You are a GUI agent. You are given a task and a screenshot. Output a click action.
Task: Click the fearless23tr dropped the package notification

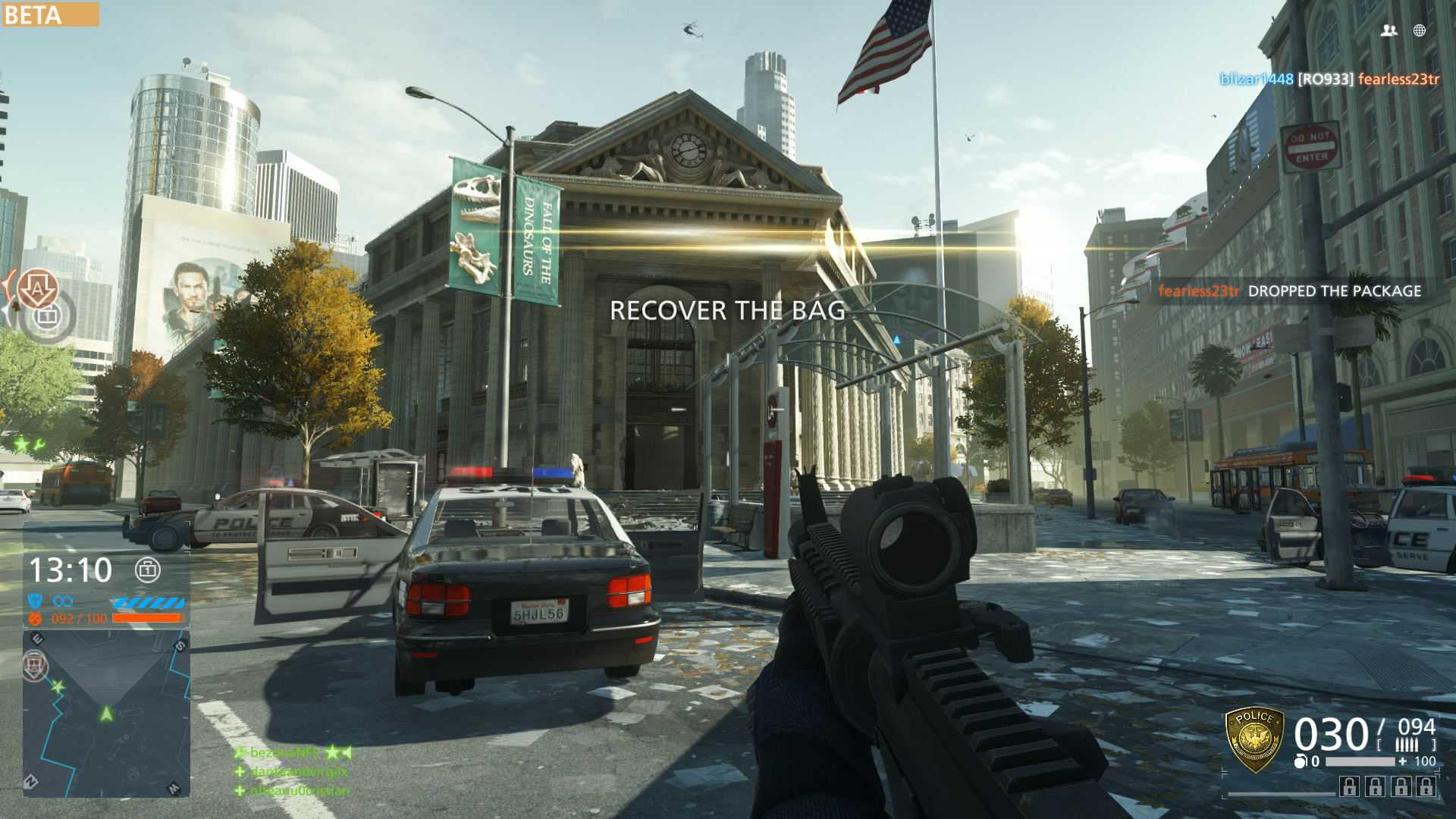click(x=1289, y=290)
